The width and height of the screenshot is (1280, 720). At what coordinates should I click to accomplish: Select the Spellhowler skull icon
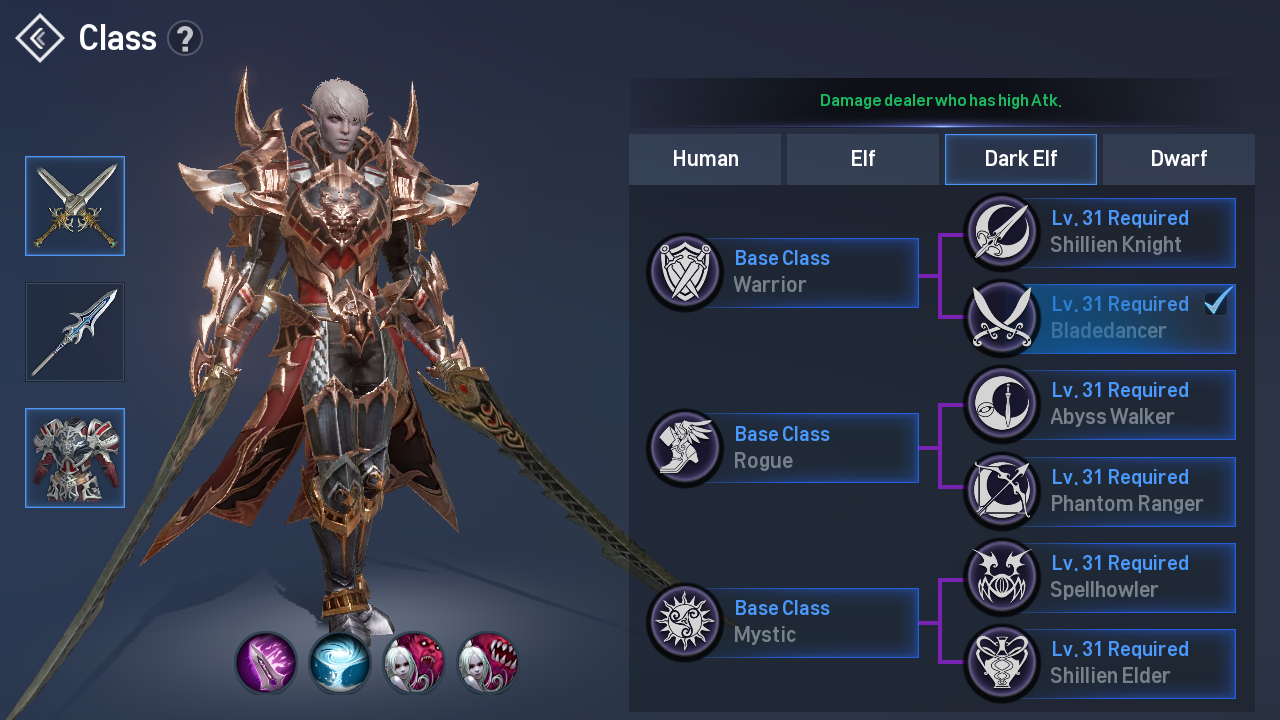[1002, 577]
